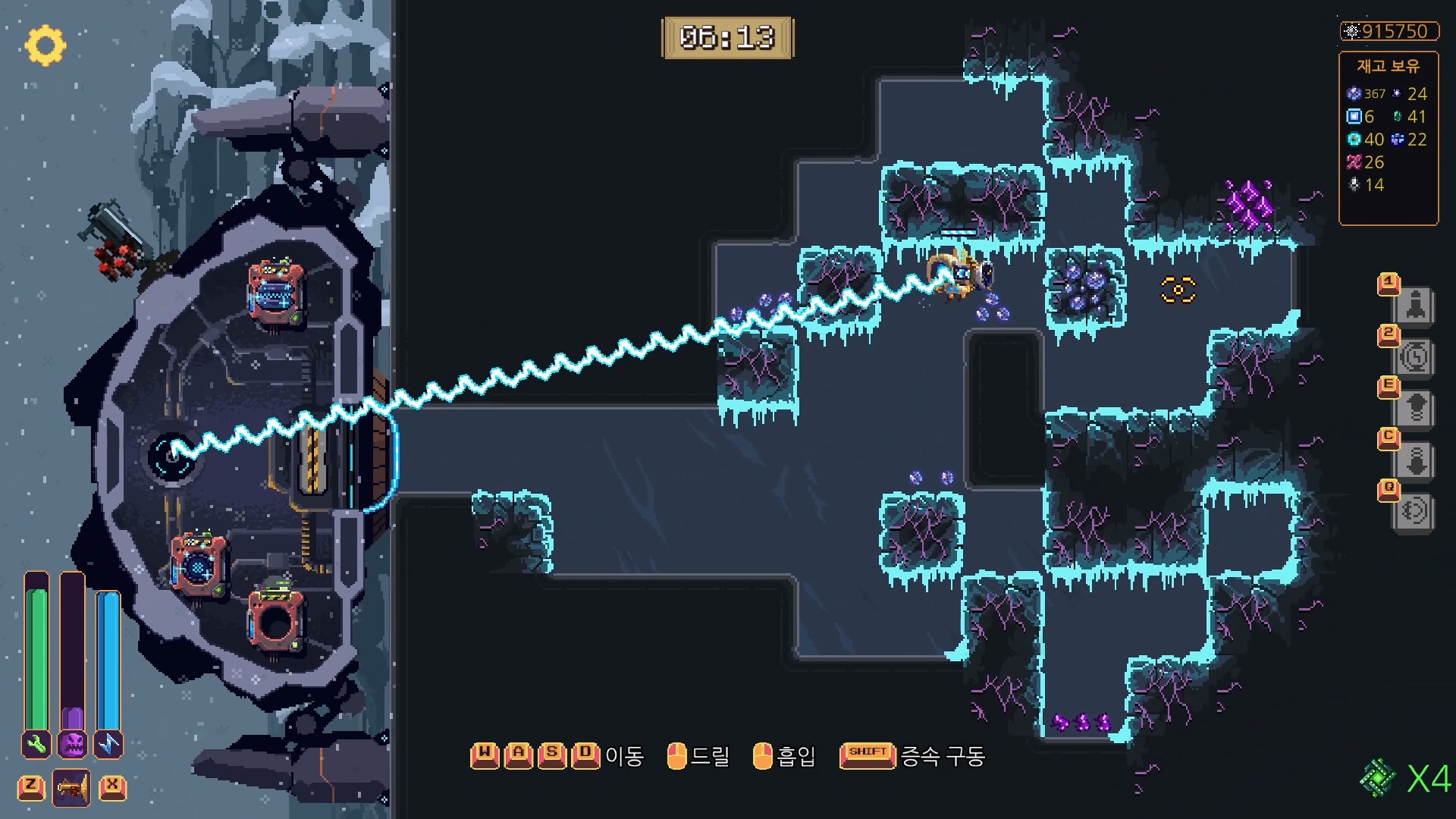The width and height of the screenshot is (1456, 819).
Task: Trigger the circular pulse ability
Action: (1414, 511)
